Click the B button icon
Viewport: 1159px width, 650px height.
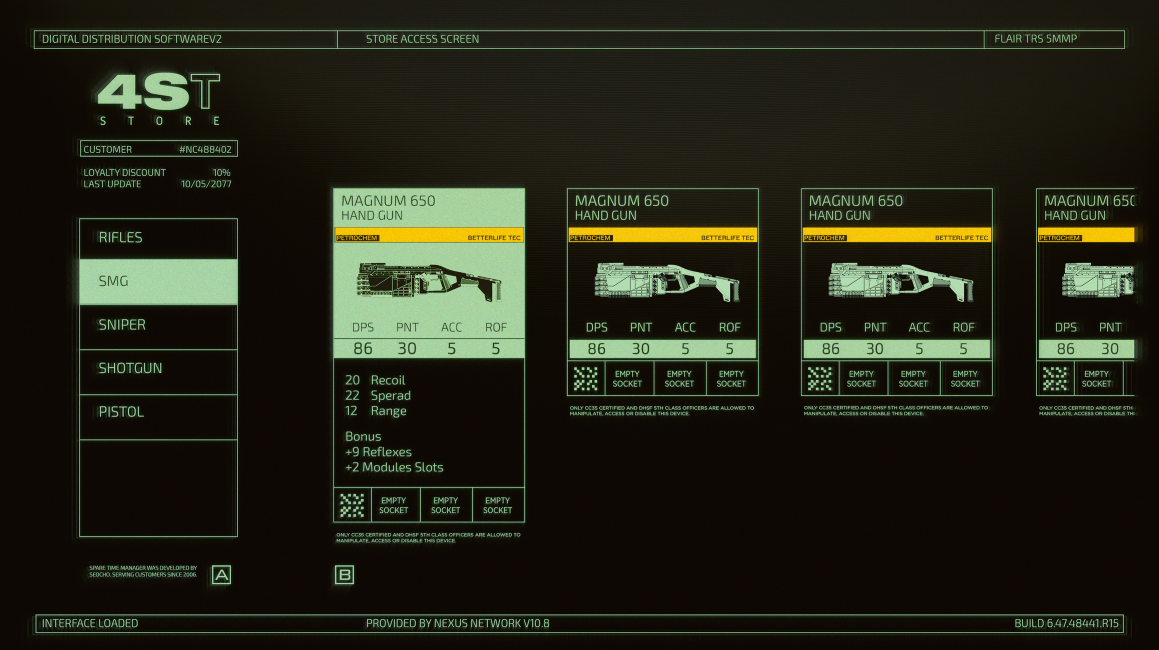click(x=344, y=575)
